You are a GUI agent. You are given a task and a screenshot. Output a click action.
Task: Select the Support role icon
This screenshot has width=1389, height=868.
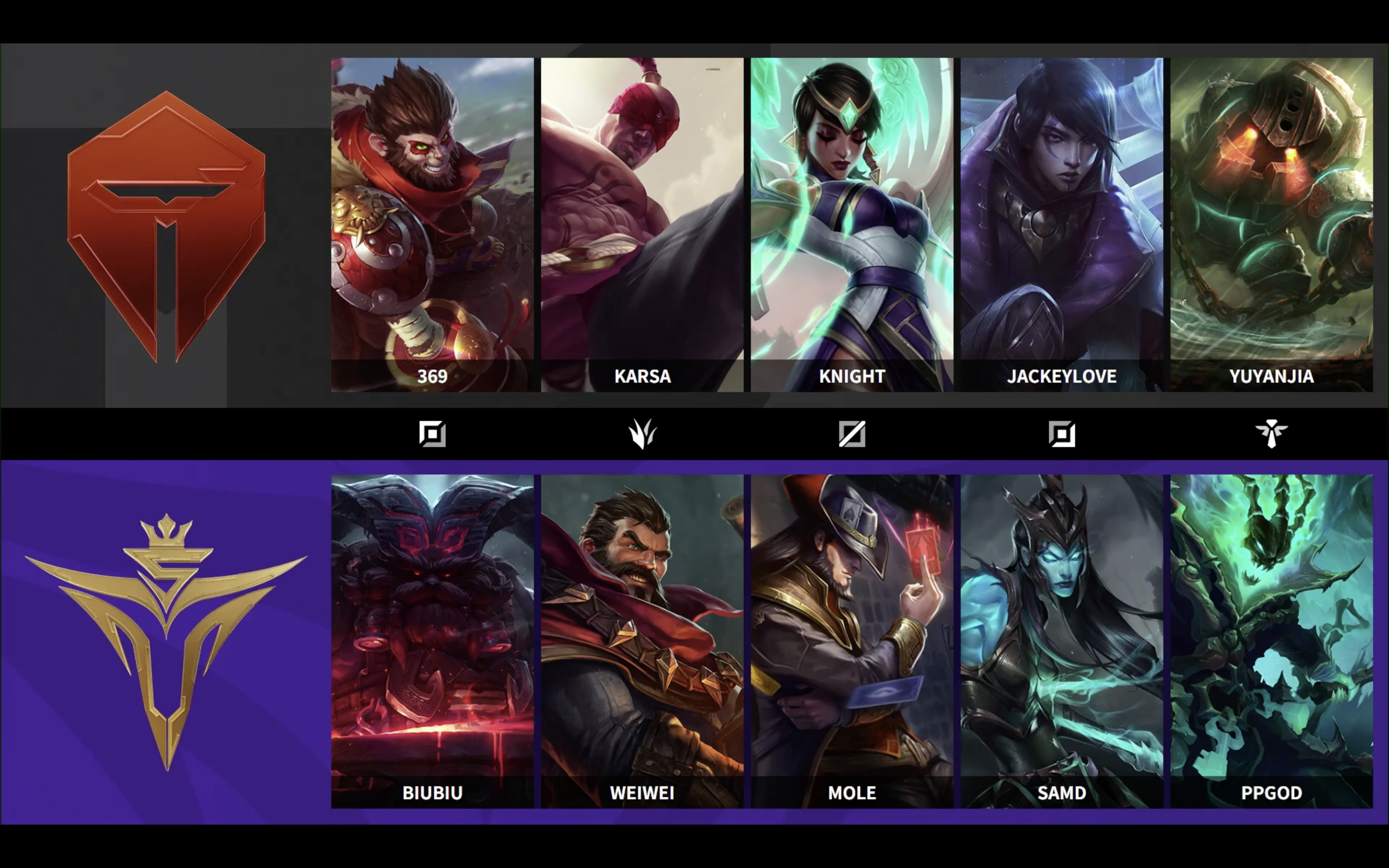tap(1272, 434)
